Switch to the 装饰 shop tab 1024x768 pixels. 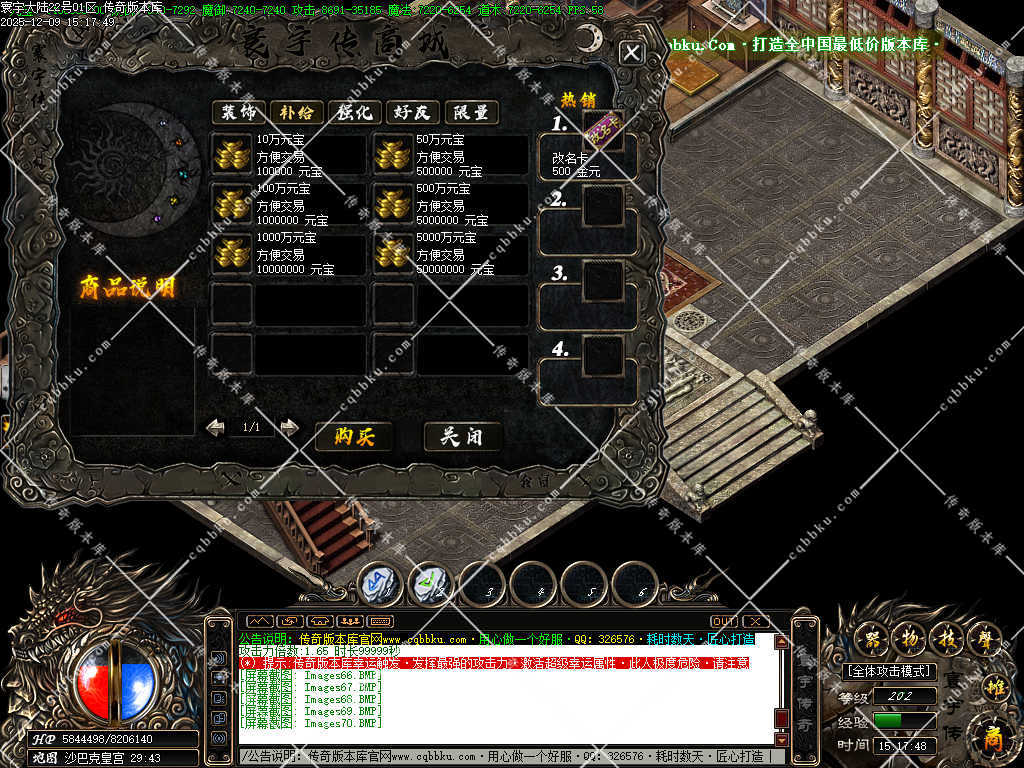[x=238, y=112]
